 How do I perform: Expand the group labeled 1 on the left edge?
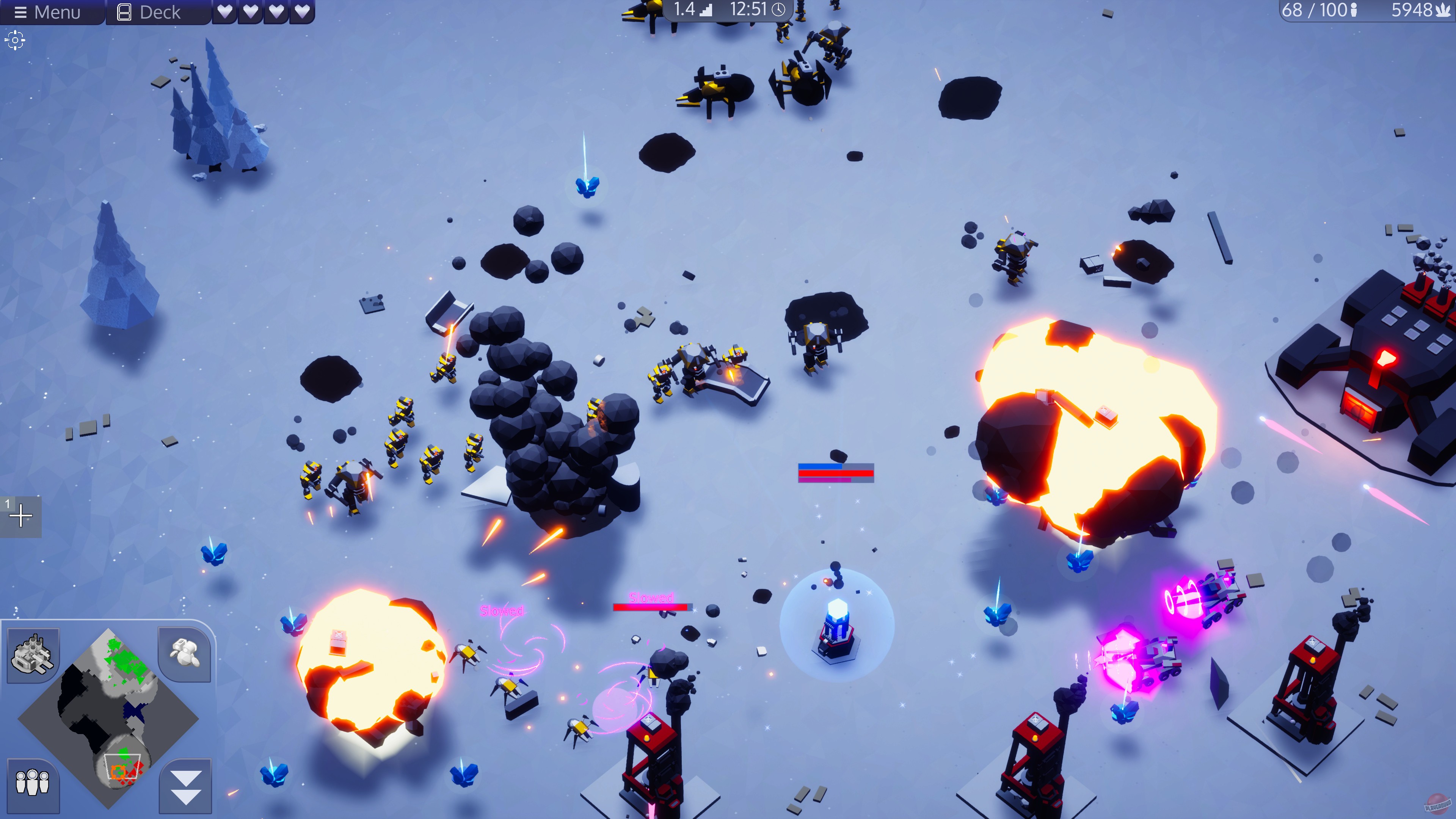tap(22, 516)
